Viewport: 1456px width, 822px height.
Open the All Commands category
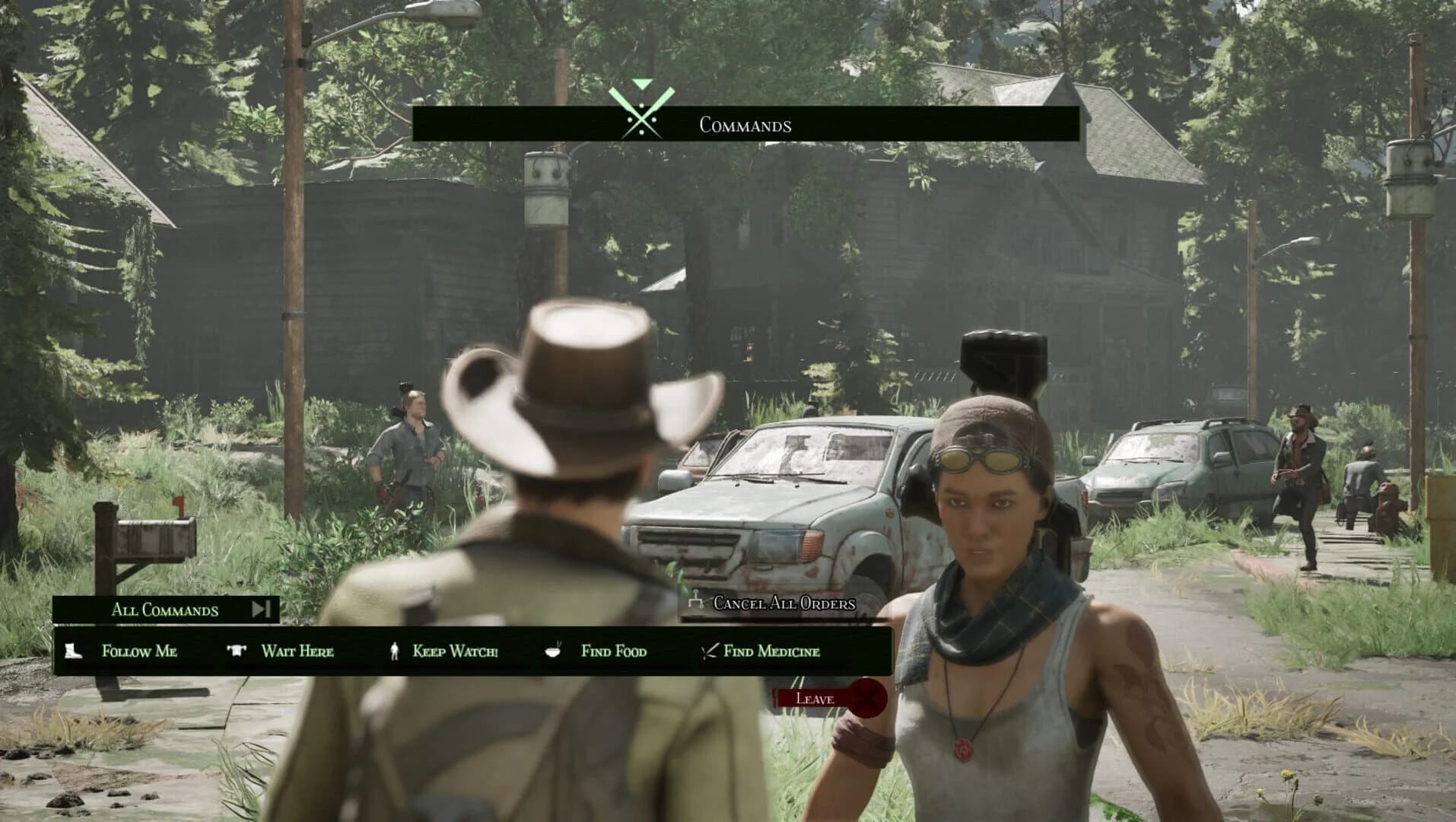(164, 610)
